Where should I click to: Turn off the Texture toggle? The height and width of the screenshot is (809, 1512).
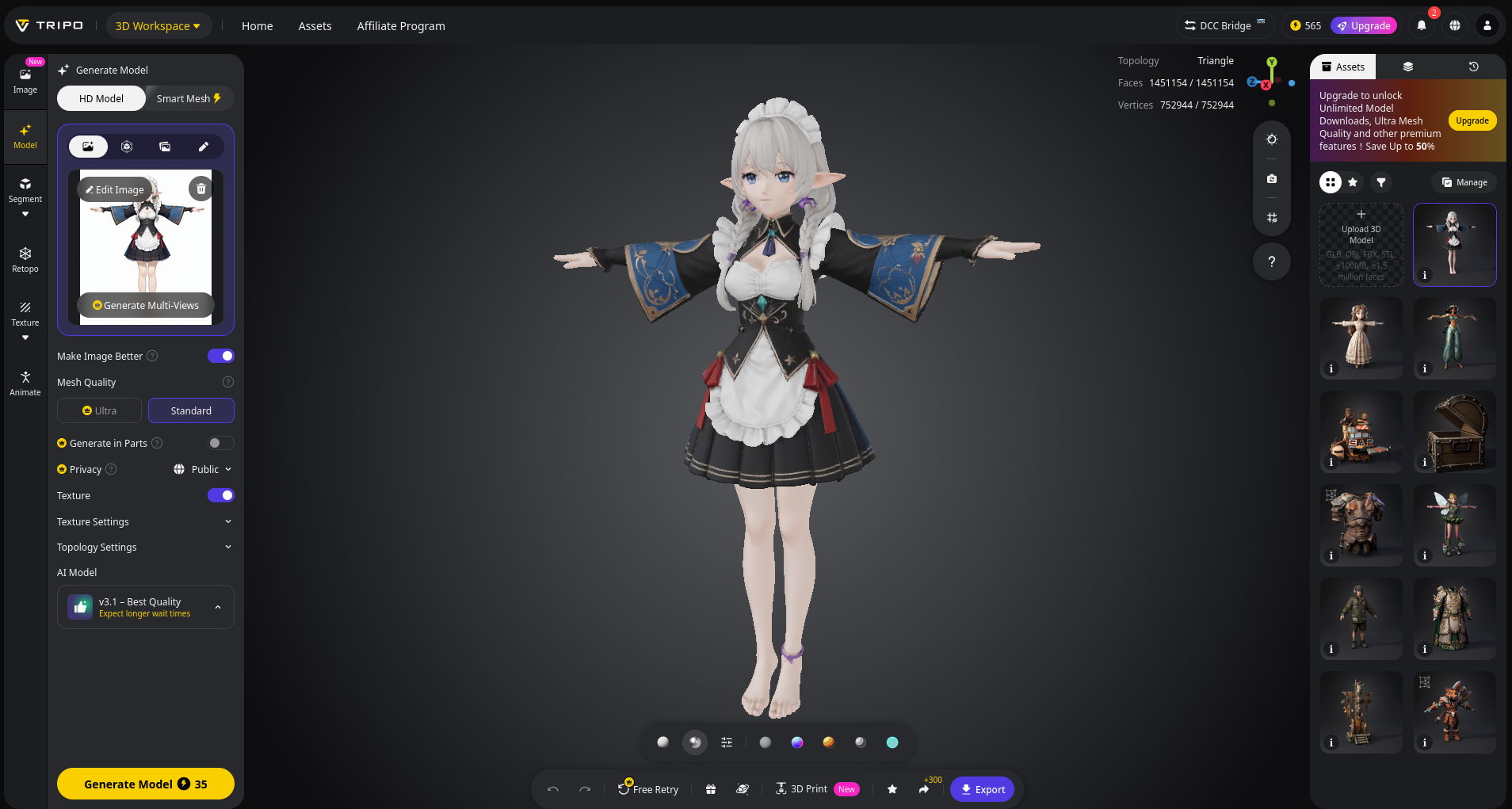[220, 495]
